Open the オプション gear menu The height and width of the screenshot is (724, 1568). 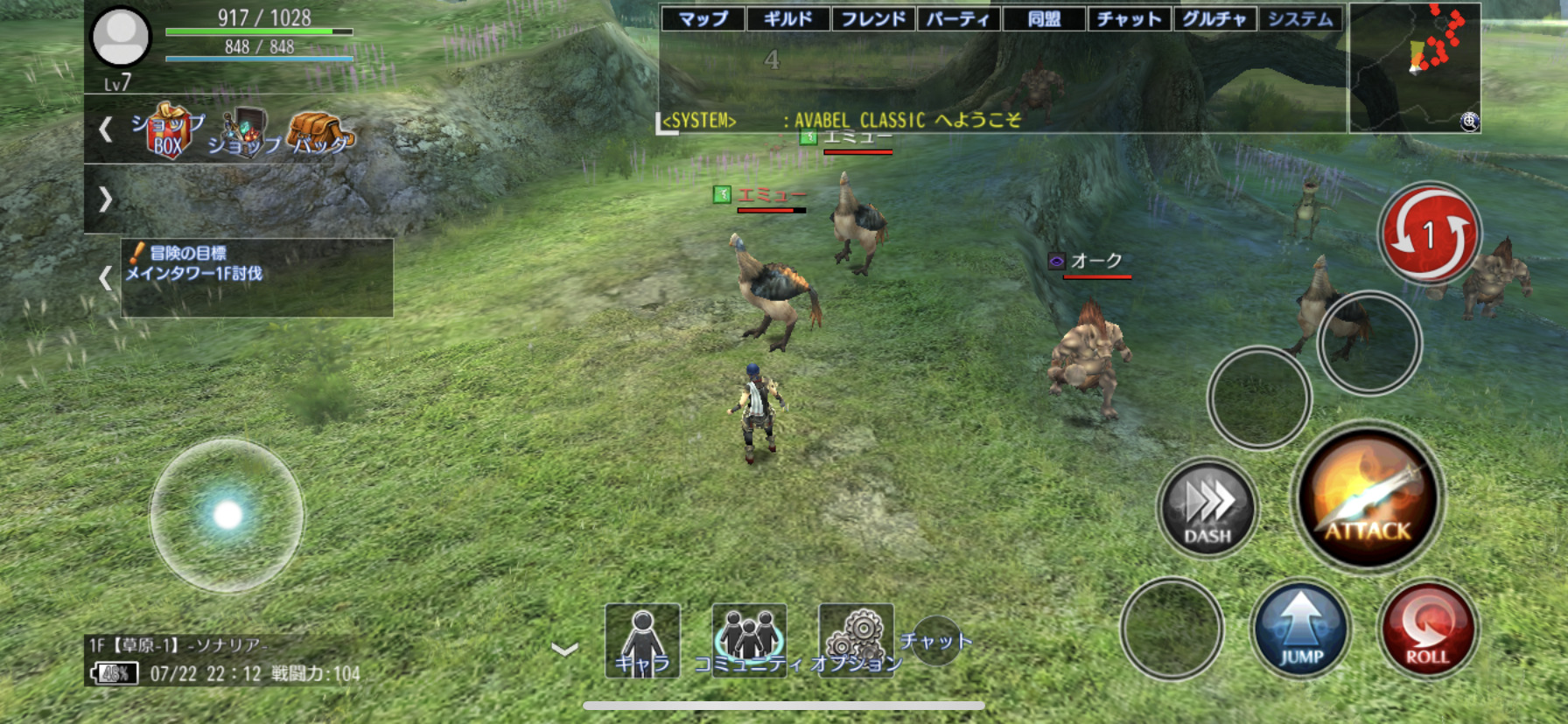[x=856, y=641]
